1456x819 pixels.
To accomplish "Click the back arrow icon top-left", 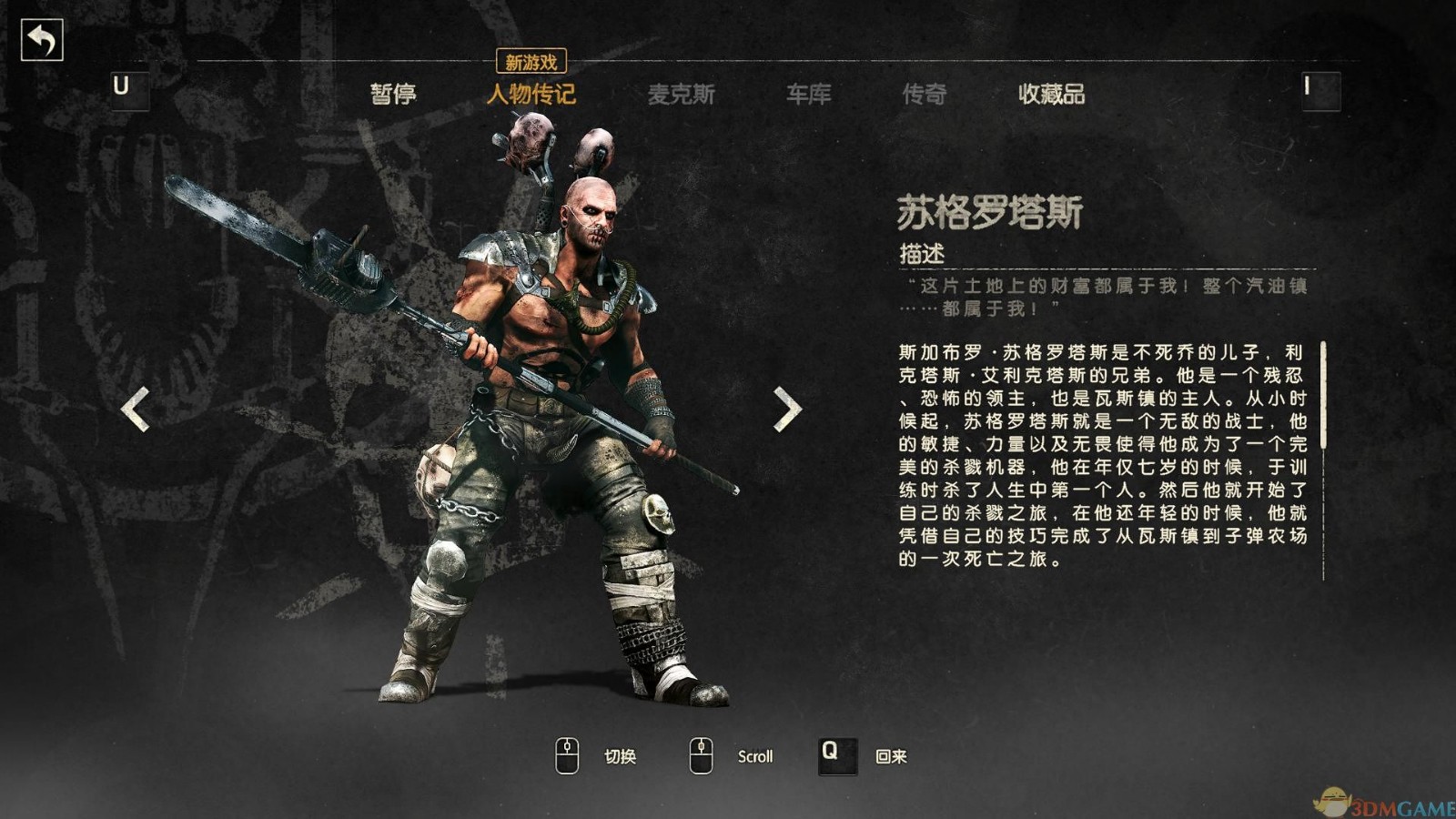I will pos(40,38).
